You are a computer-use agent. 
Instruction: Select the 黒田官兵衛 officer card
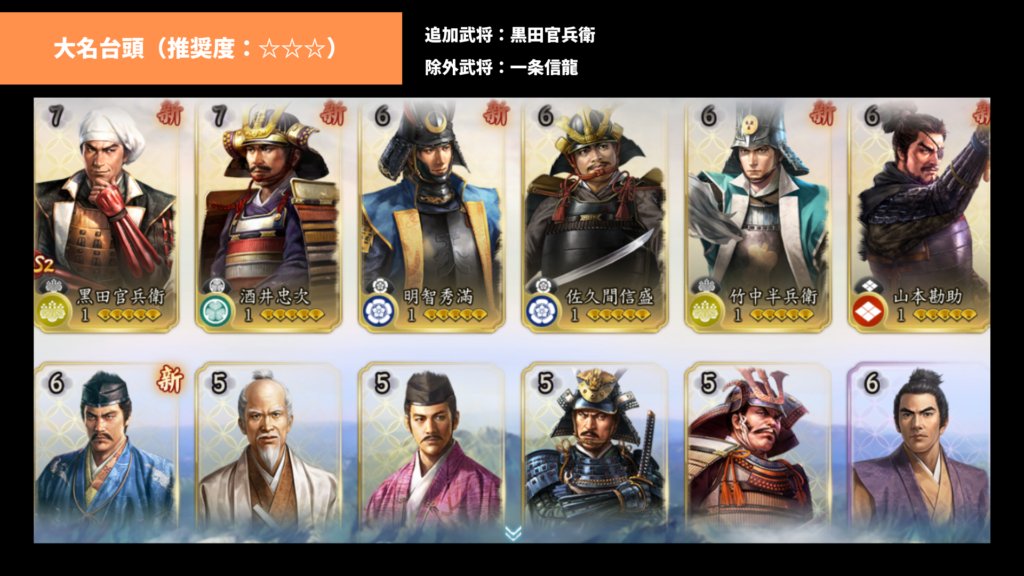click(x=107, y=215)
